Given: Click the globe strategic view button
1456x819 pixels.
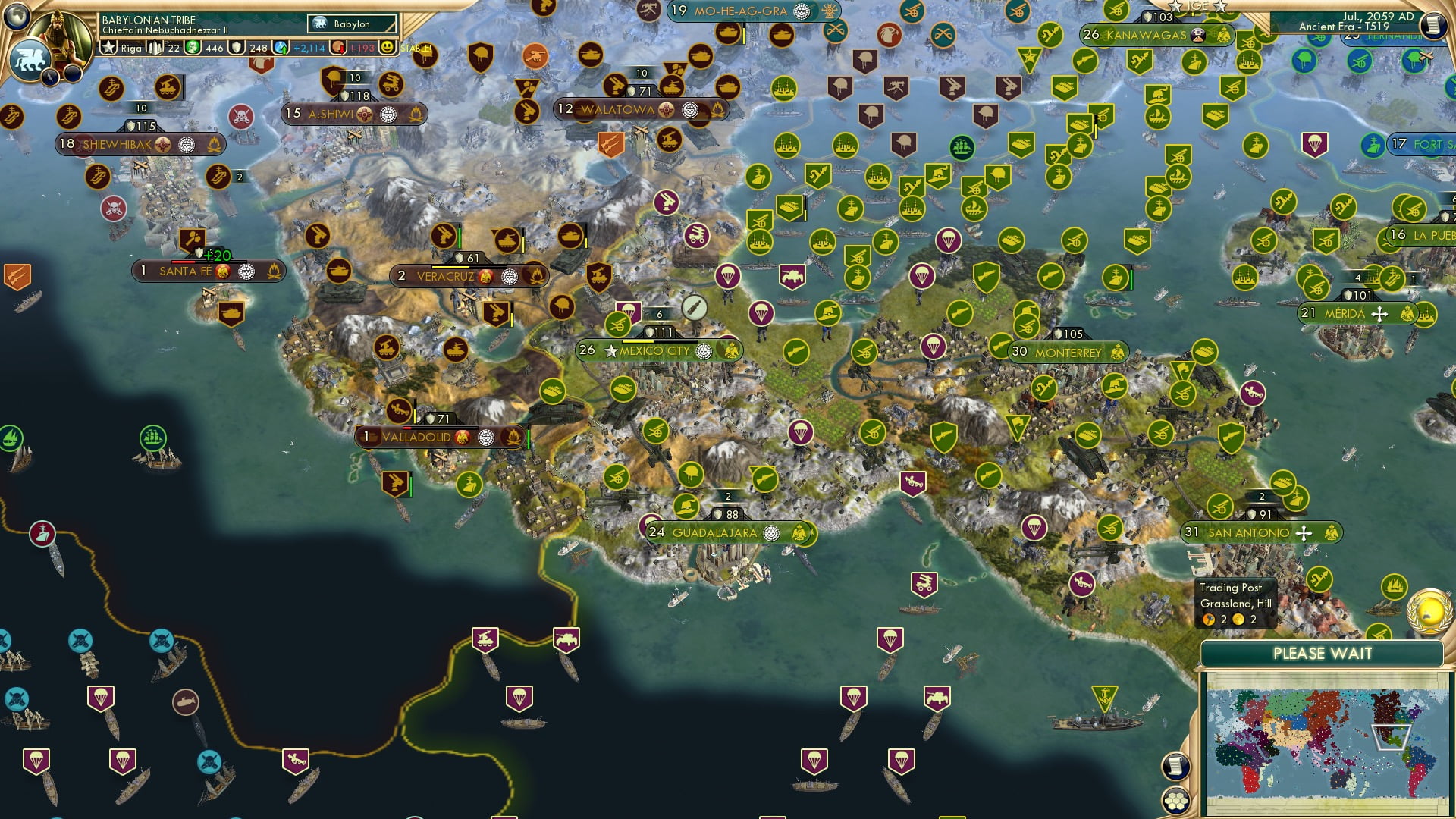Looking at the screenshot, I should [15, 17].
